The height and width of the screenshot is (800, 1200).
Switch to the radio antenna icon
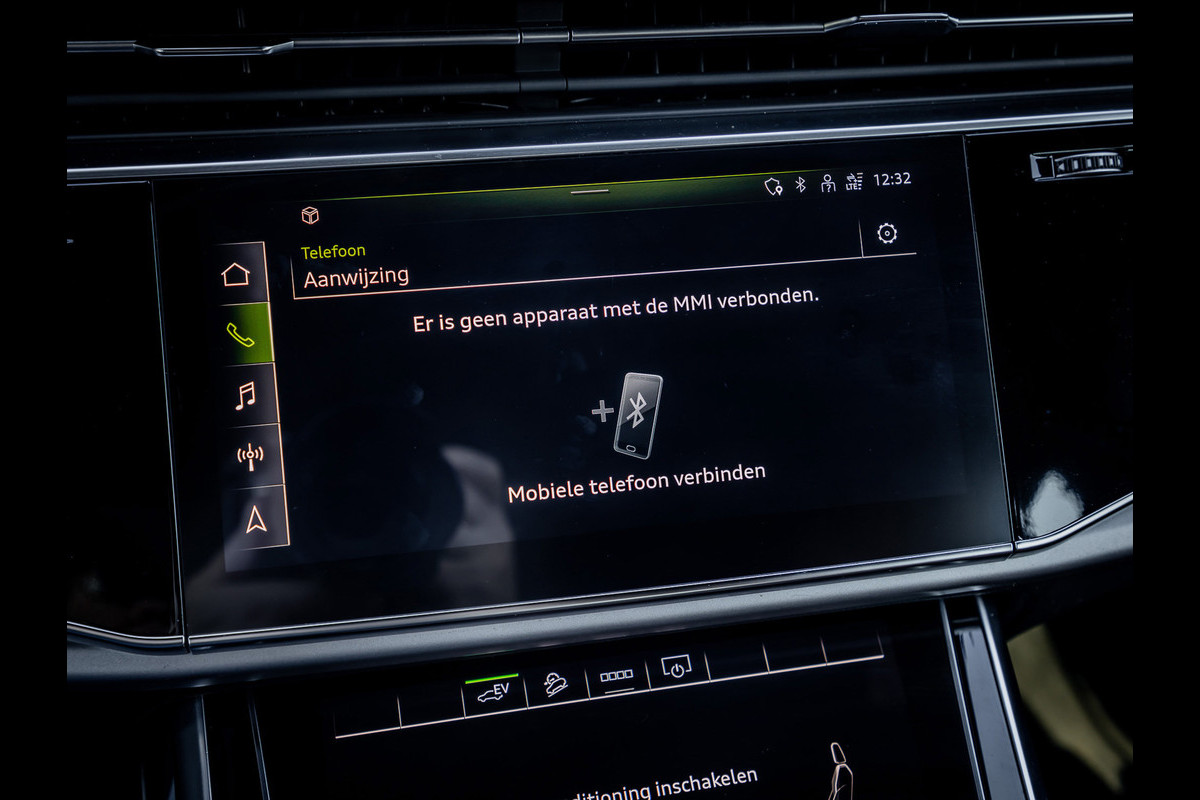[250, 457]
